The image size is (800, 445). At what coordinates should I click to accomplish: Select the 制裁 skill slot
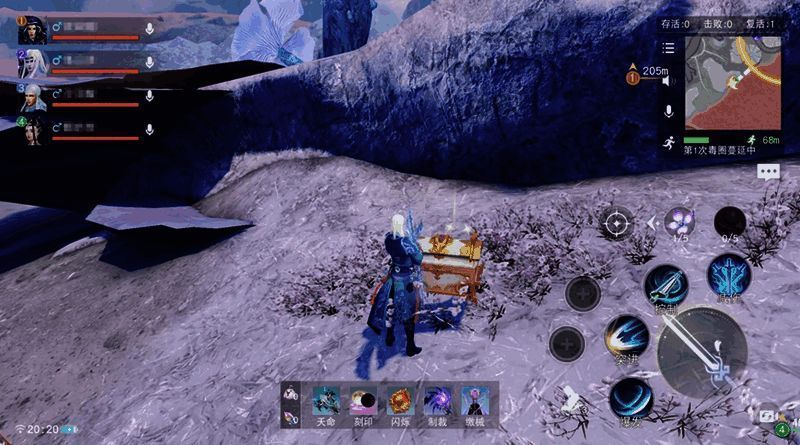pos(437,401)
